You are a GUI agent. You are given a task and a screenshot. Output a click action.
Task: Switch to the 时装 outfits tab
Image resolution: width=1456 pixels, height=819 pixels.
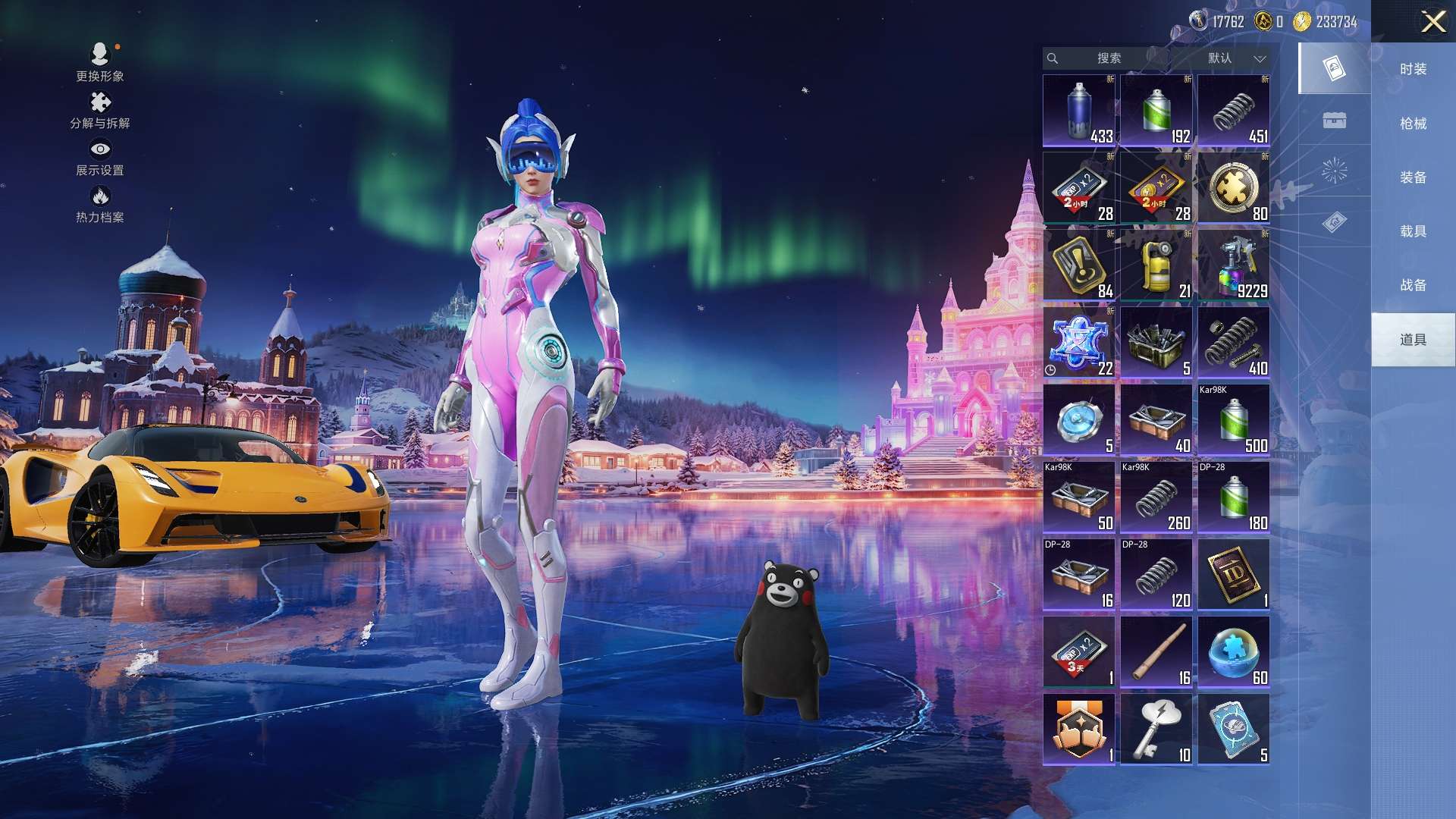point(1413,69)
